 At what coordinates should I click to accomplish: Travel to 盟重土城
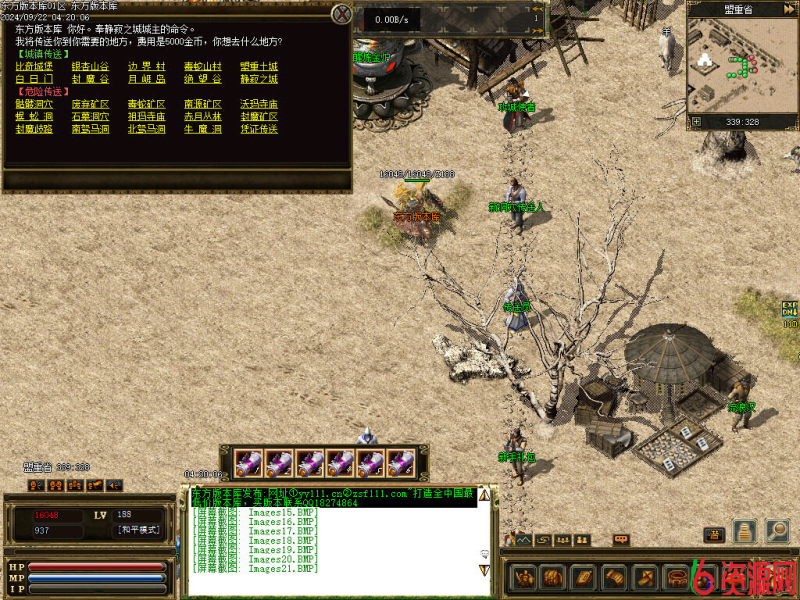point(259,67)
